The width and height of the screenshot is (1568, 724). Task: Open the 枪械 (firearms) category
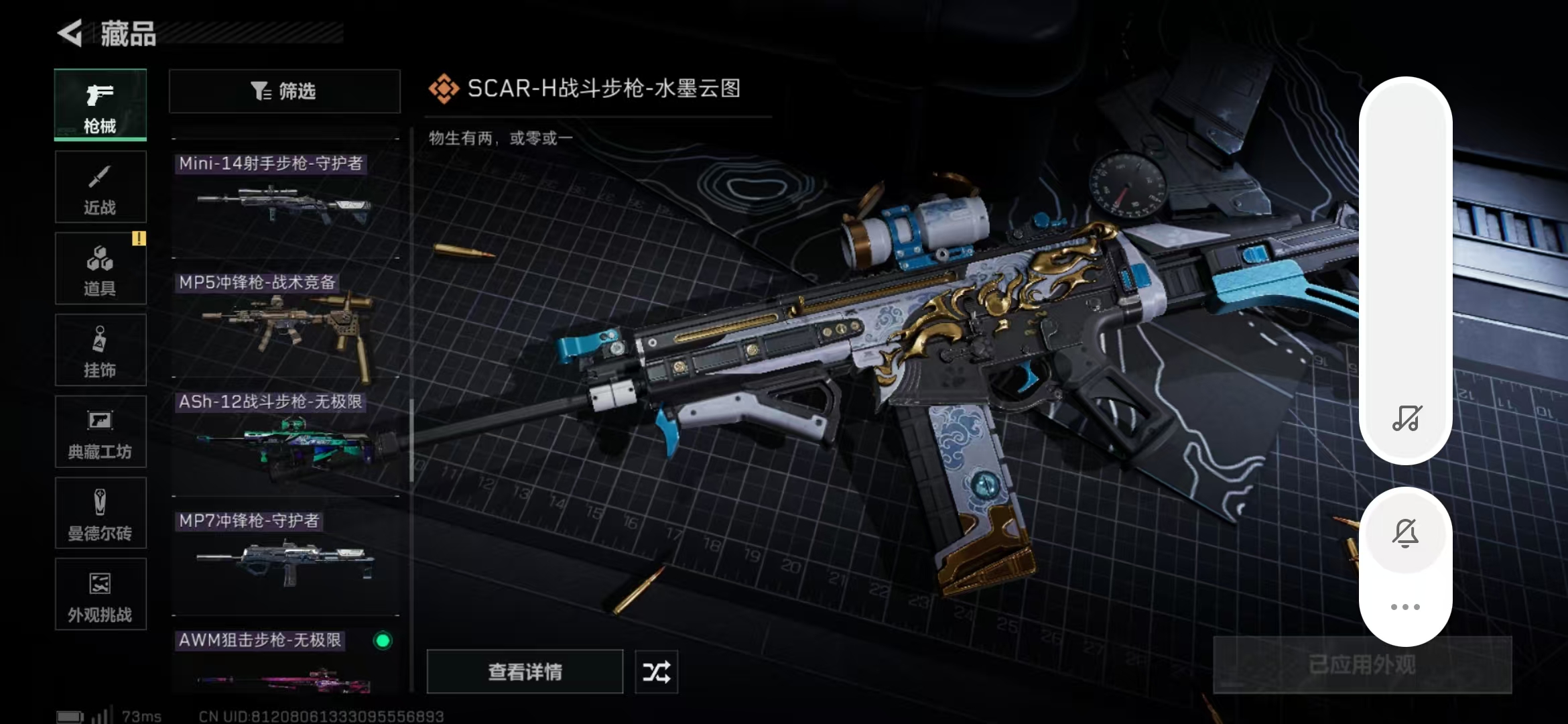(100, 105)
